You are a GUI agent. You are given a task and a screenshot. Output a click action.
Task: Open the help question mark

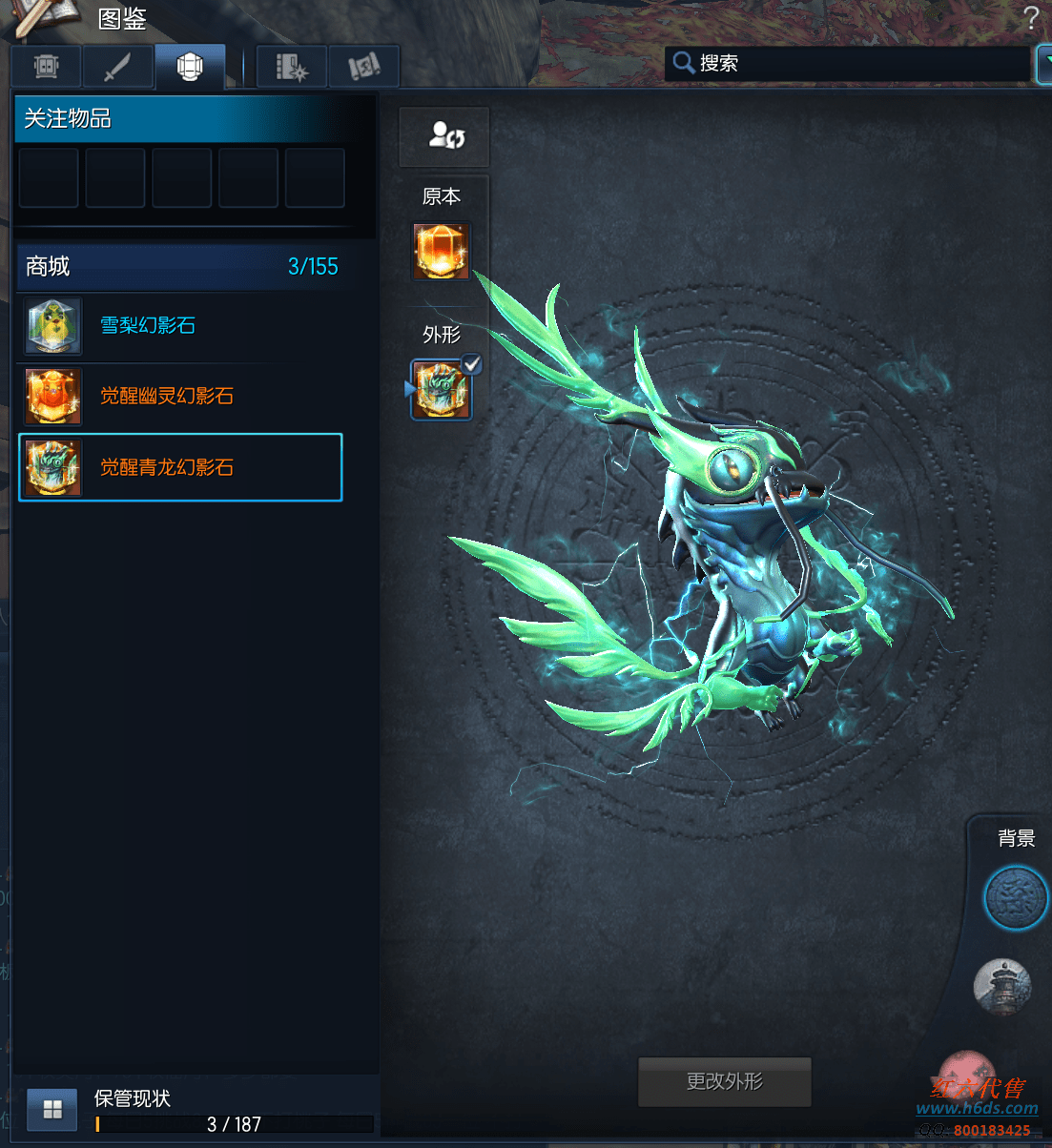coord(1030,18)
